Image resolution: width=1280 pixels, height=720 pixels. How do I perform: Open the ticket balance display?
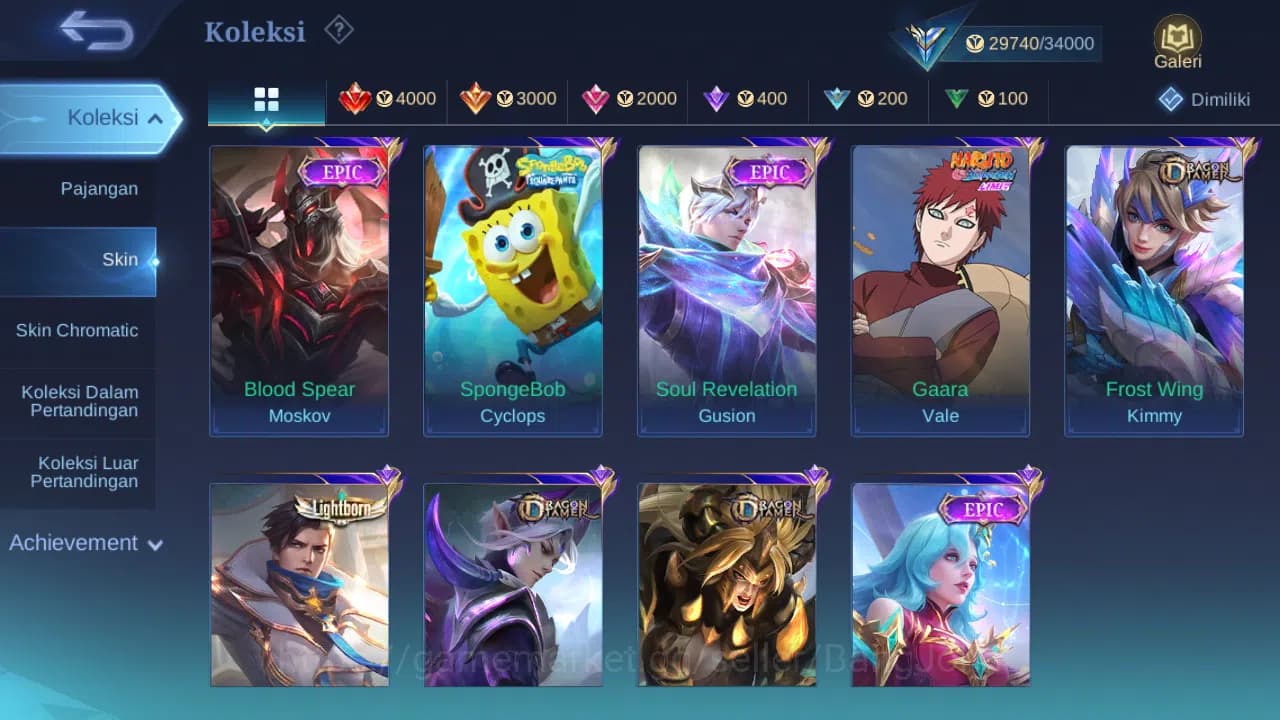click(1030, 43)
